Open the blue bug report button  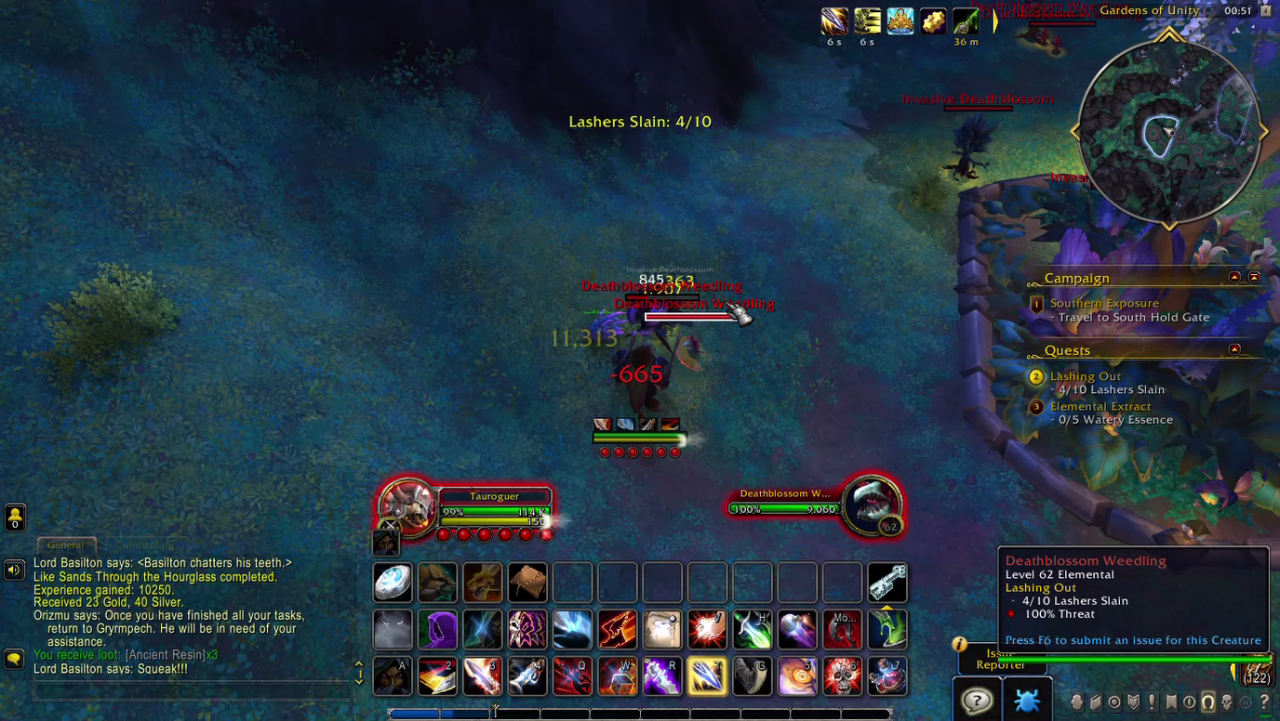click(x=1026, y=700)
